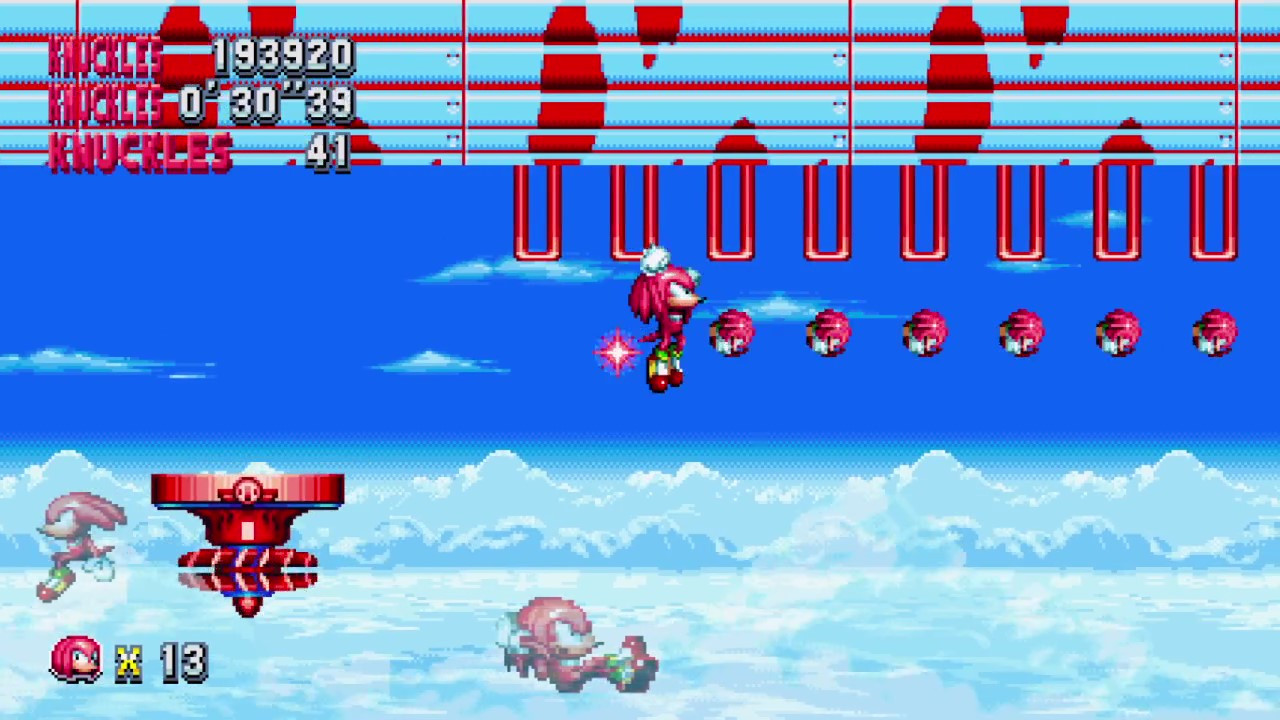
Task: Click the ring counter life icon
Action: pyautogui.click(x=76, y=658)
